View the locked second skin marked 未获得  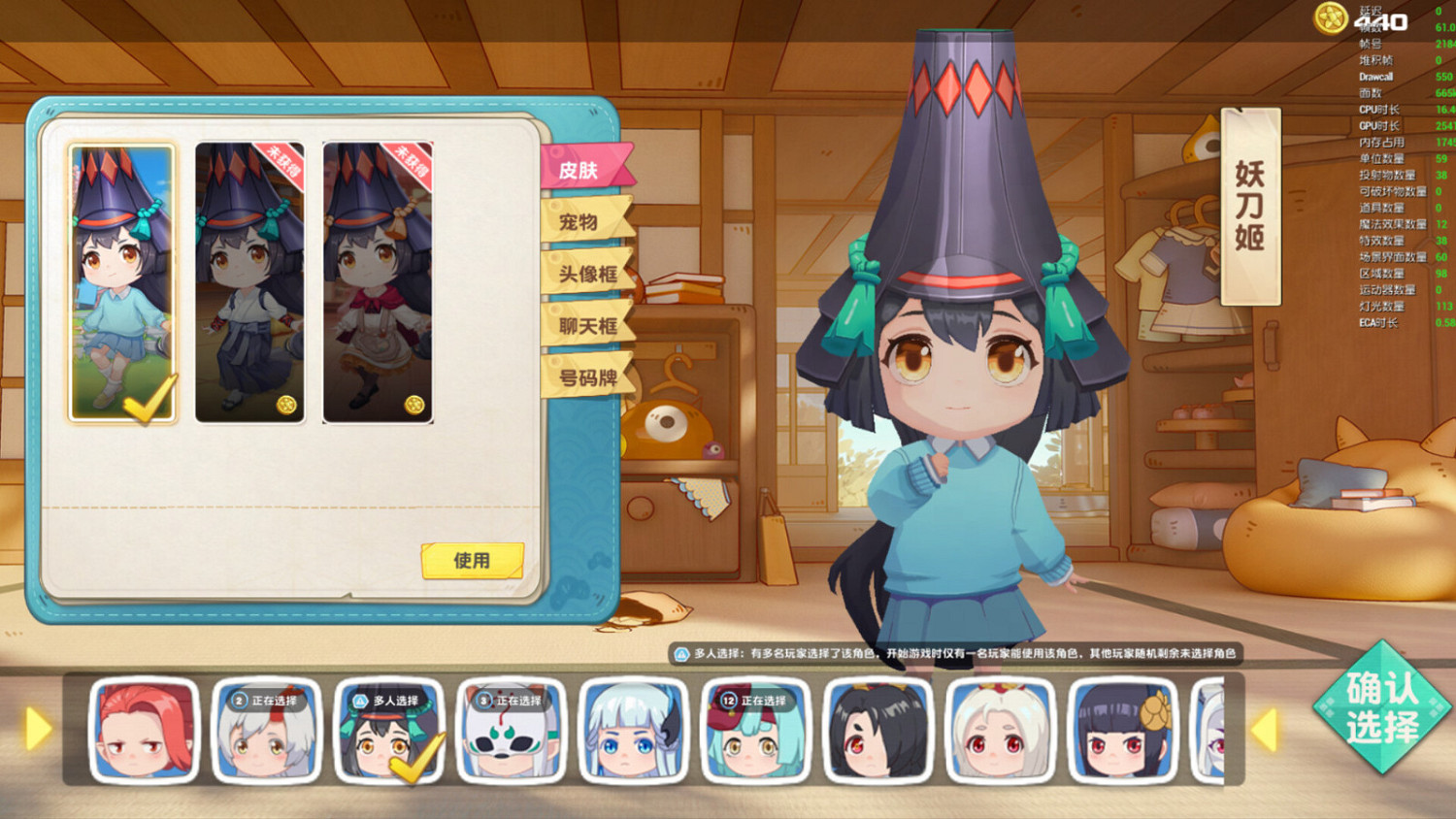pos(248,281)
